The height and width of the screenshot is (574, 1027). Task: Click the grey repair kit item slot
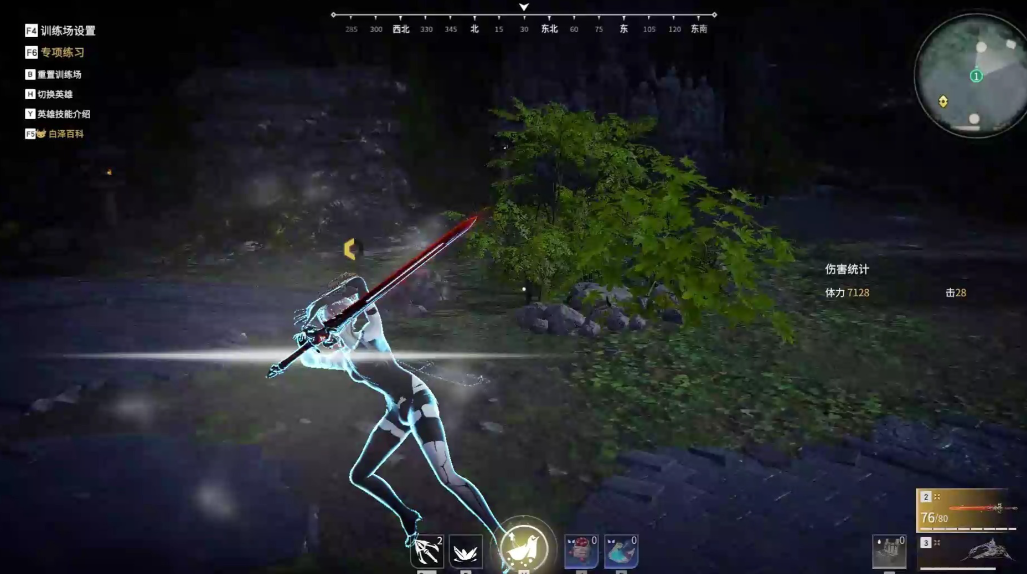889,551
